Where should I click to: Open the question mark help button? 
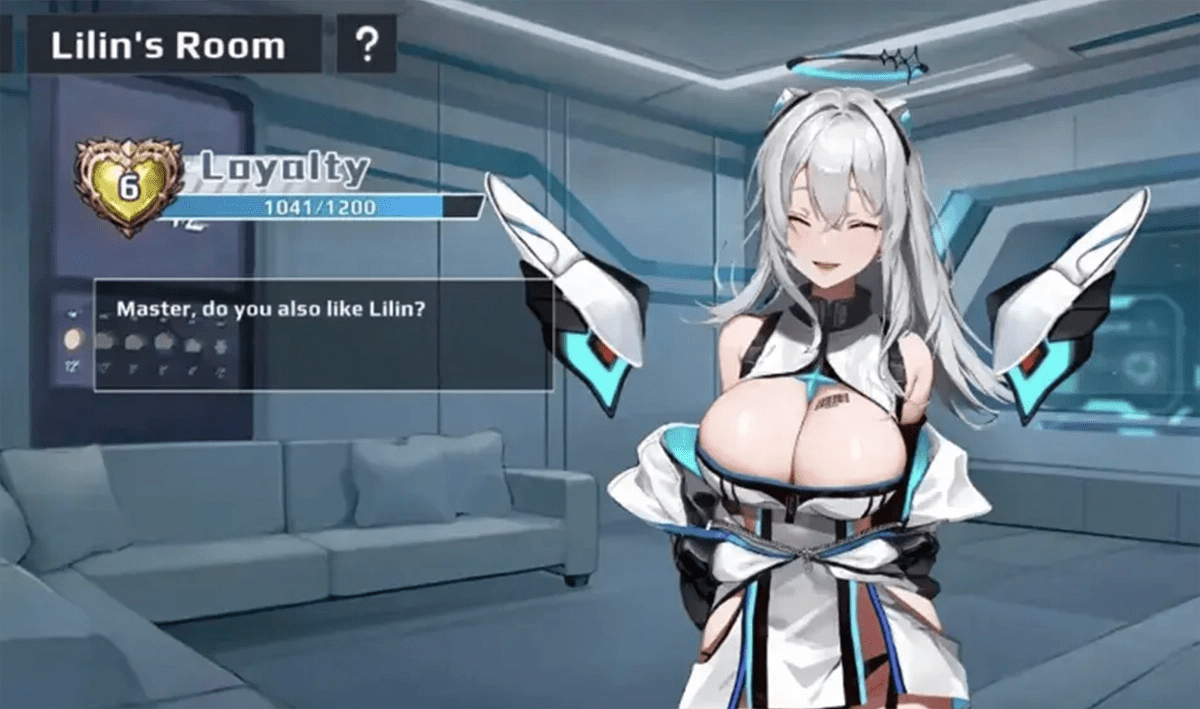click(367, 45)
